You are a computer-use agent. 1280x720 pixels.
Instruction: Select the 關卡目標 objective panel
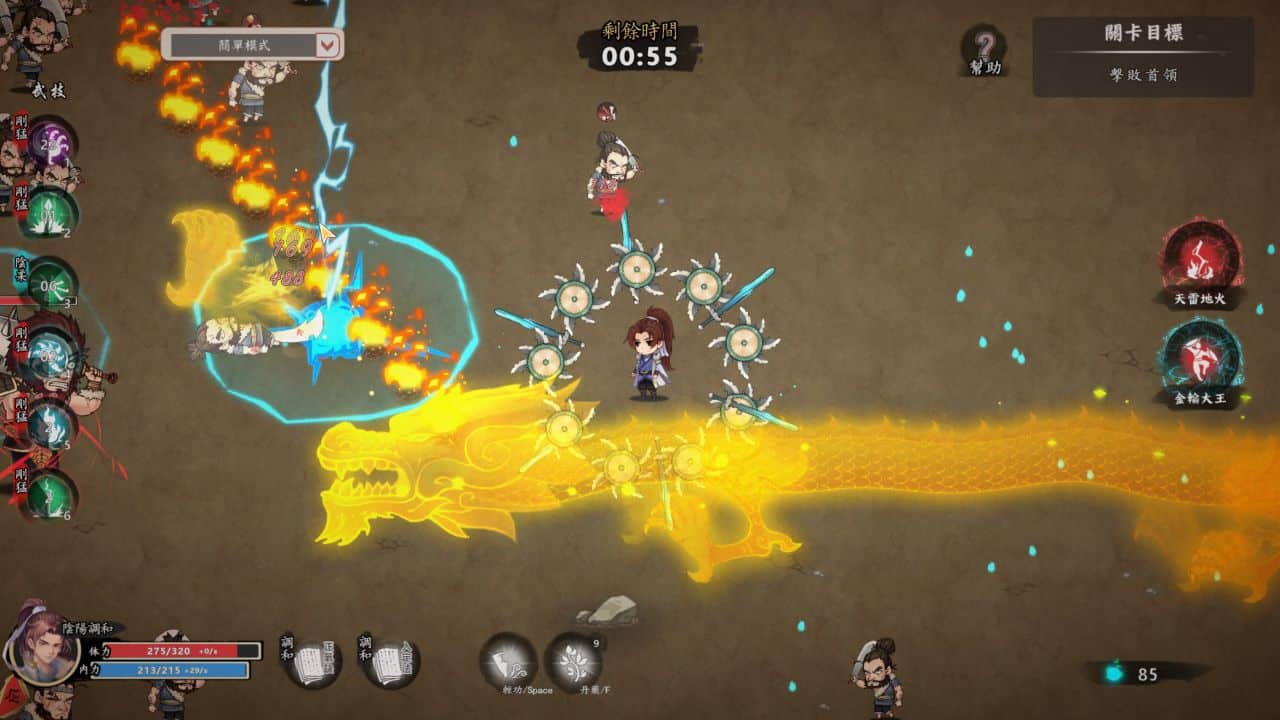tap(1143, 56)
